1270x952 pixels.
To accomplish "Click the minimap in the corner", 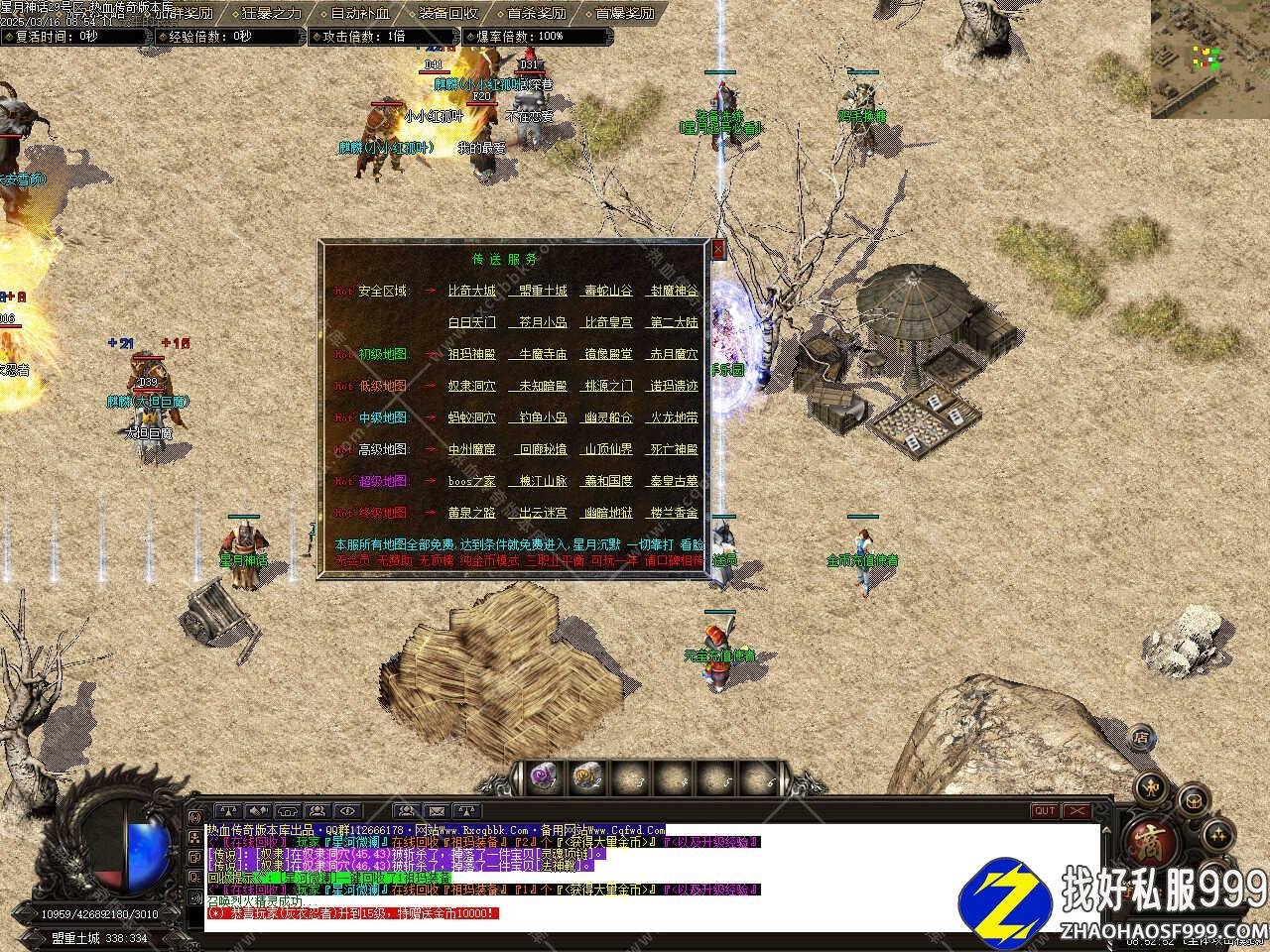I will pyautogui.click(x=1209, y=59).
